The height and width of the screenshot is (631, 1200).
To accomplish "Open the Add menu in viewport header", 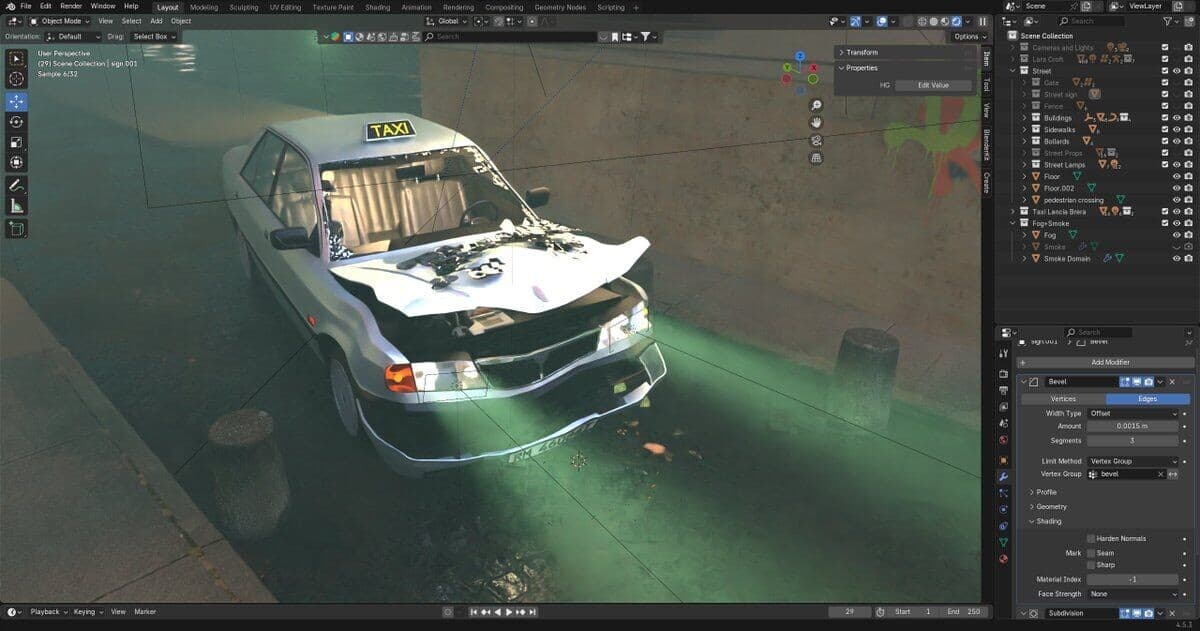I will [x=156, y=21].
